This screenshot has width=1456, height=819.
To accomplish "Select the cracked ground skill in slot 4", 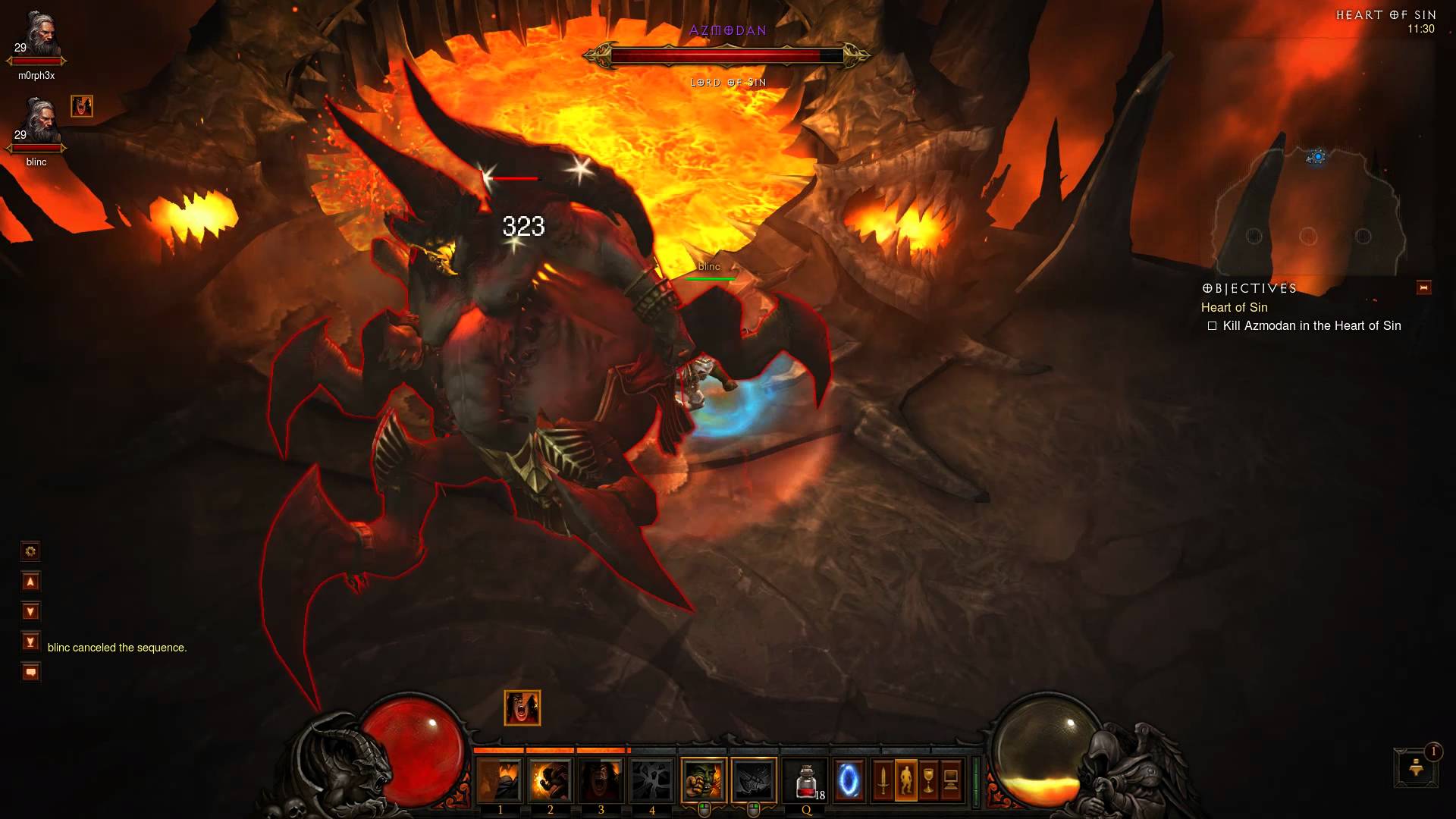I will 651,780.
